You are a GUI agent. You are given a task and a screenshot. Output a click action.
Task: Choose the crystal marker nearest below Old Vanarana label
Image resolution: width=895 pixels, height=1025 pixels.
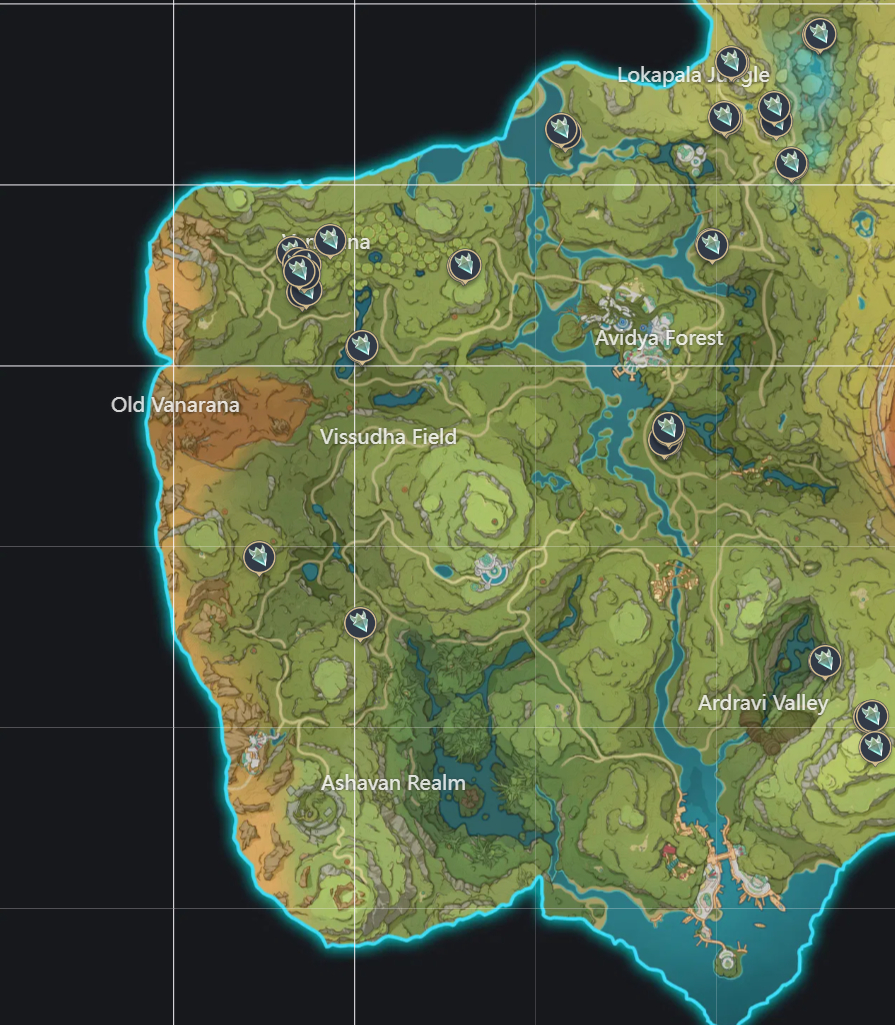pos(260,557)
